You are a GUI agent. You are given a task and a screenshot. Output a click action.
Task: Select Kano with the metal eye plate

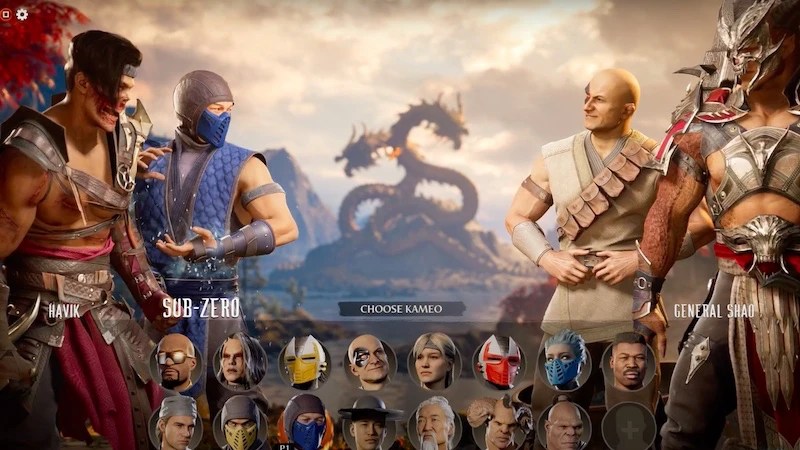pyautogui.click(x=369, y=362)
